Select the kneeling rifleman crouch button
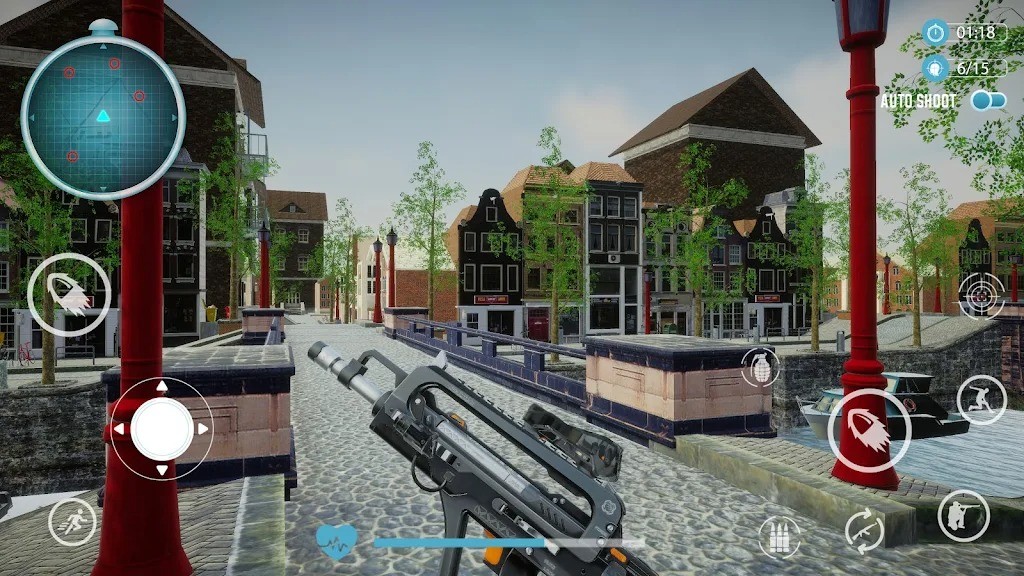Viewport: 1024px width, 576px height. pyautogui.click(x=963, y=516)
